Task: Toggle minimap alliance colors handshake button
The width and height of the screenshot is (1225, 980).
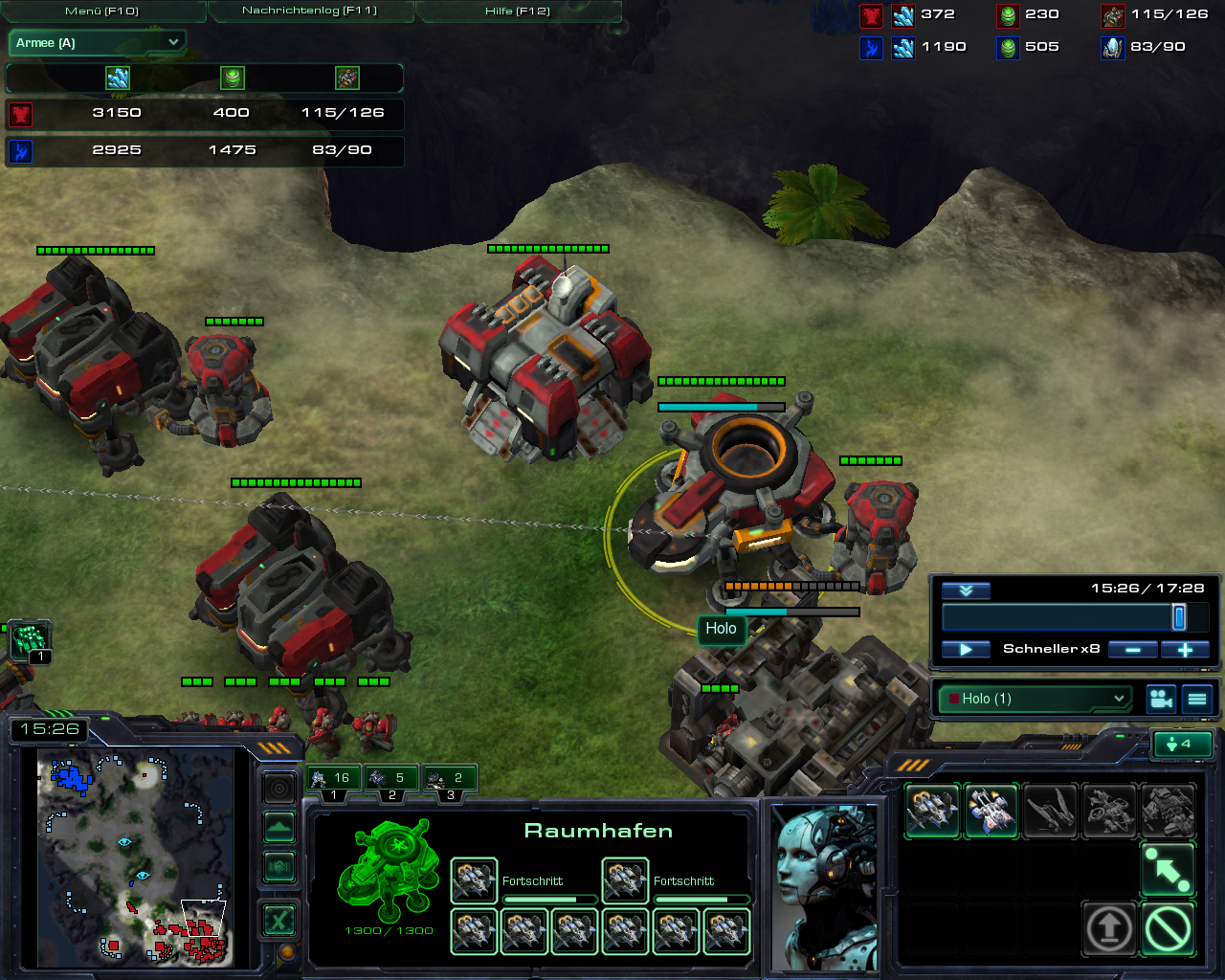Action: (278, 867)
